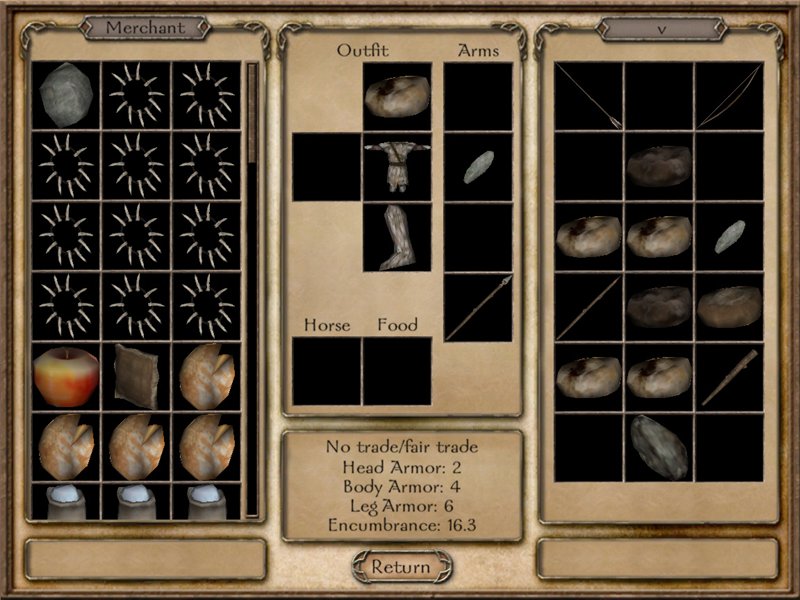
Task: Select the large grey rock in player inventory
Action: [x=659, y=446]
